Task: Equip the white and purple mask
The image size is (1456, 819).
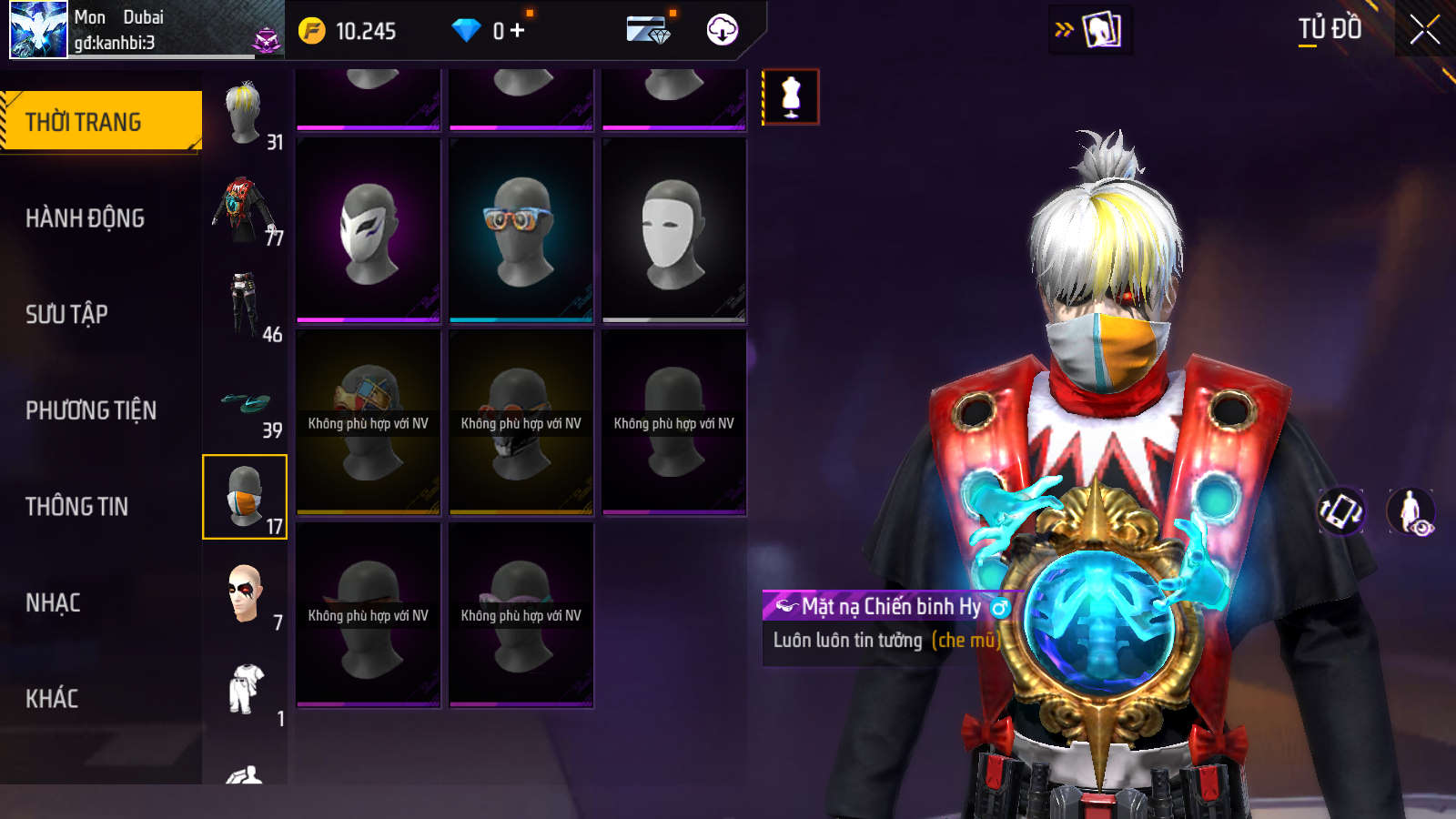Action: click(369, 230)
